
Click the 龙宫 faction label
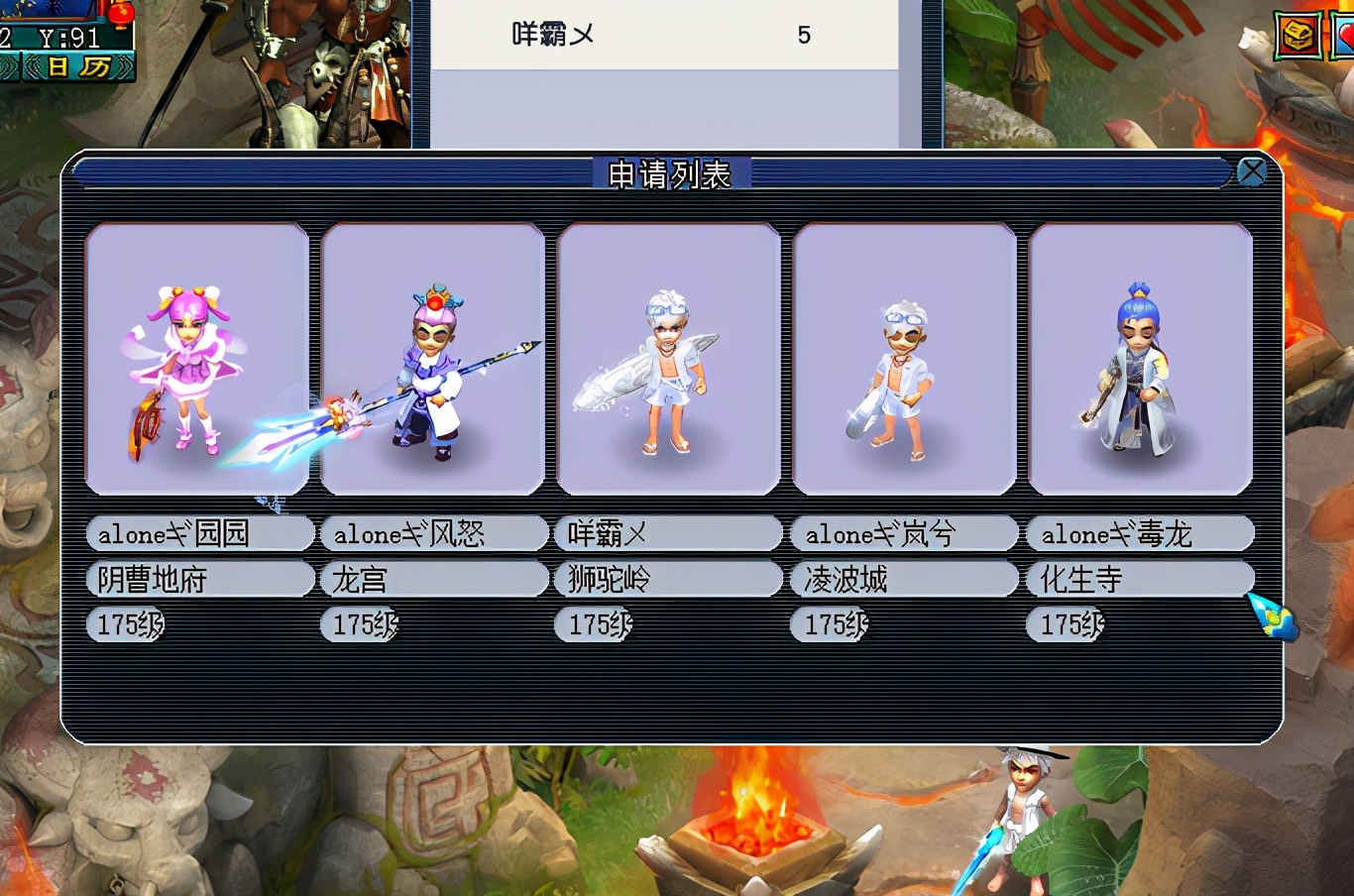coord(433,579)
